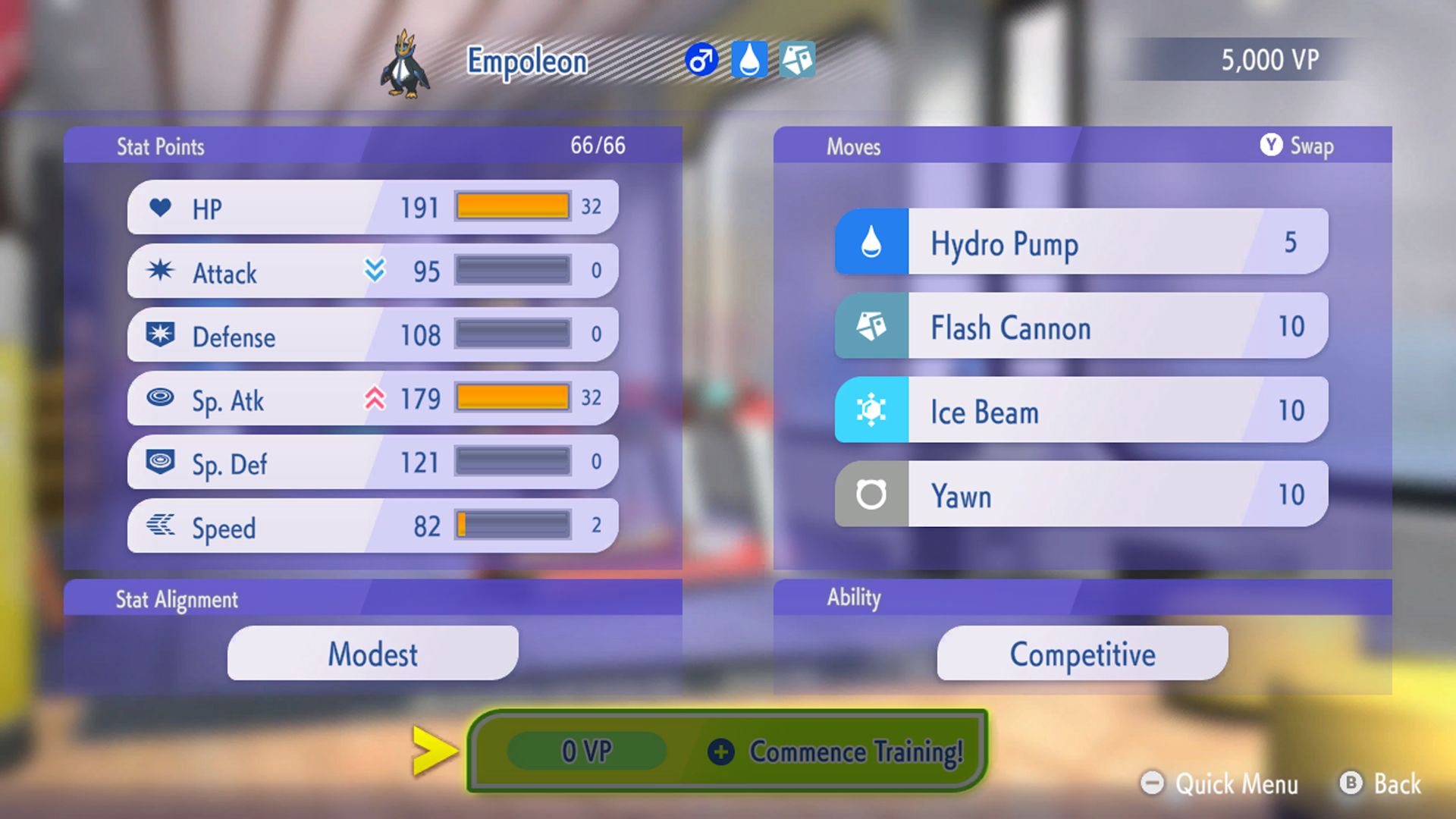
Task: Select the Hydro Pump water-drop move icon
Action: (x=871, y=243)
